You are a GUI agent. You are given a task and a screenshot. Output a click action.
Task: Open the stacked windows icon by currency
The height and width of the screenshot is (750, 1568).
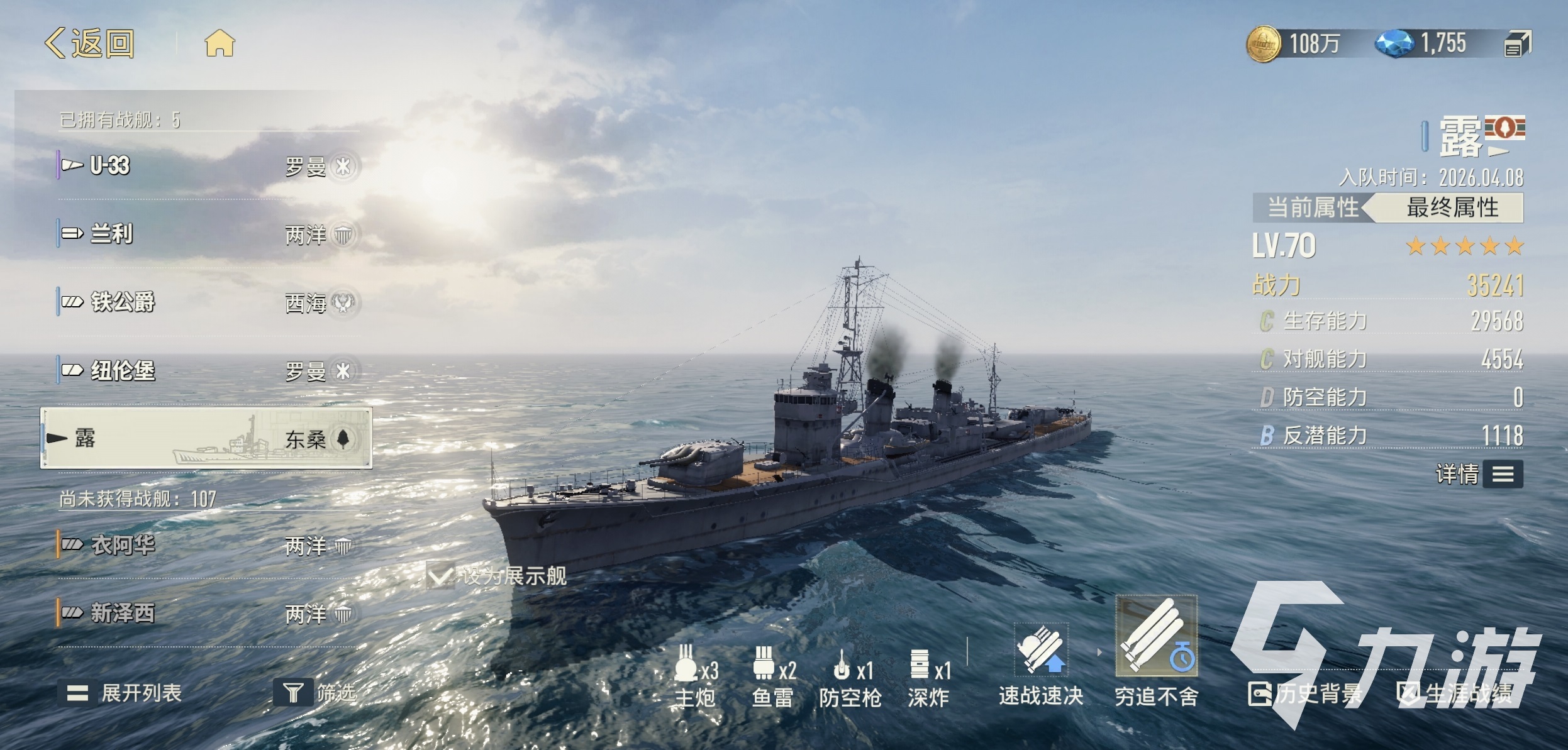click(1517, 45)
